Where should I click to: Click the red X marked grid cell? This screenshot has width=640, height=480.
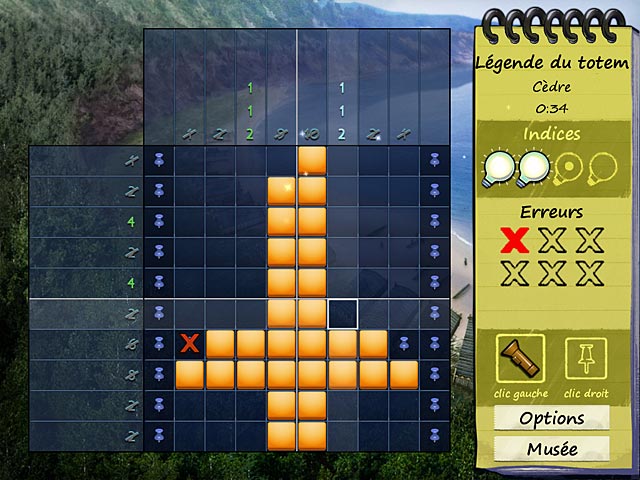(189, 344)
